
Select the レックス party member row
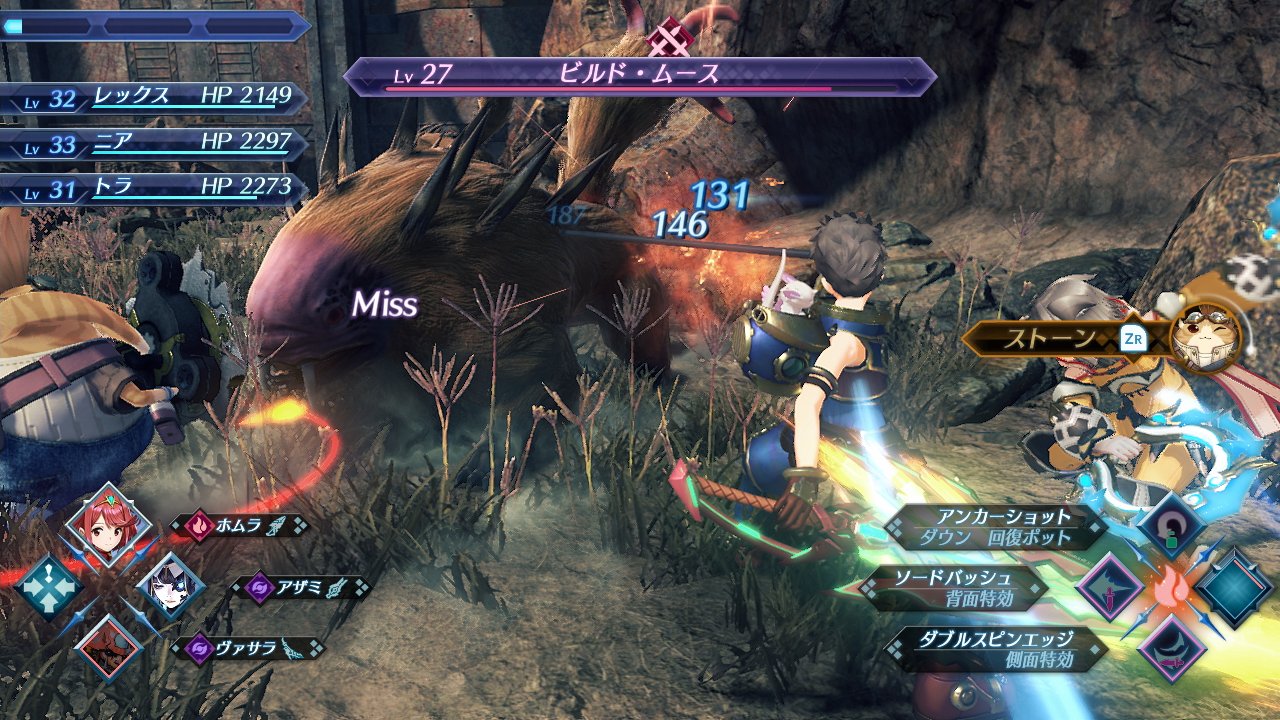(155, 97)
